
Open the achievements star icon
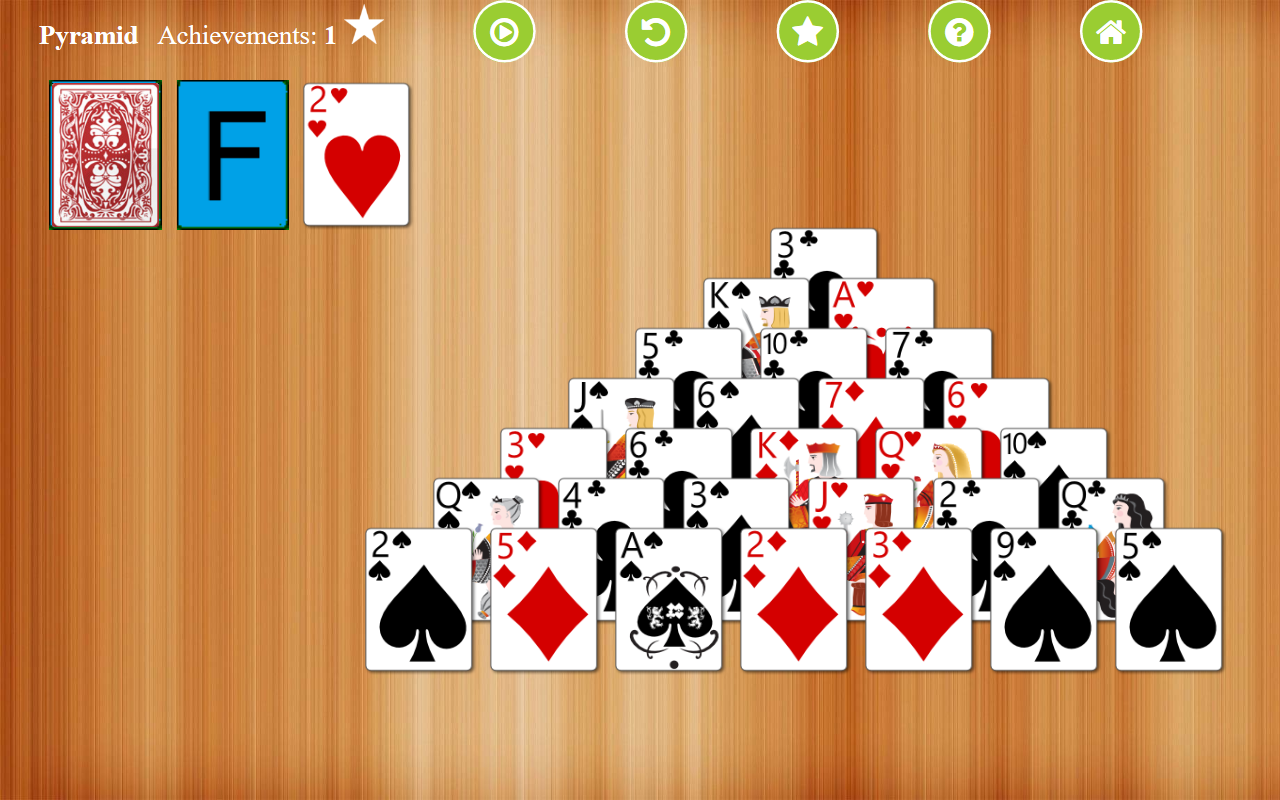808,31
